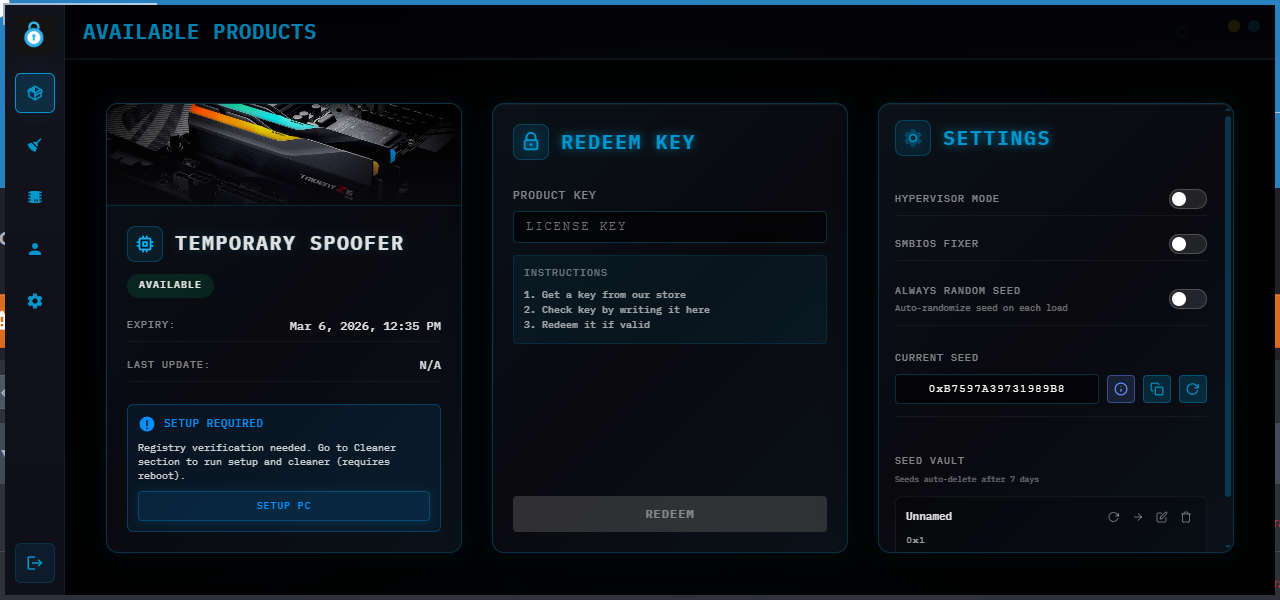This screenshot has height=600, width=1280.
Task: Open the gear settings sidebar icon
Action: pos(35,301)
